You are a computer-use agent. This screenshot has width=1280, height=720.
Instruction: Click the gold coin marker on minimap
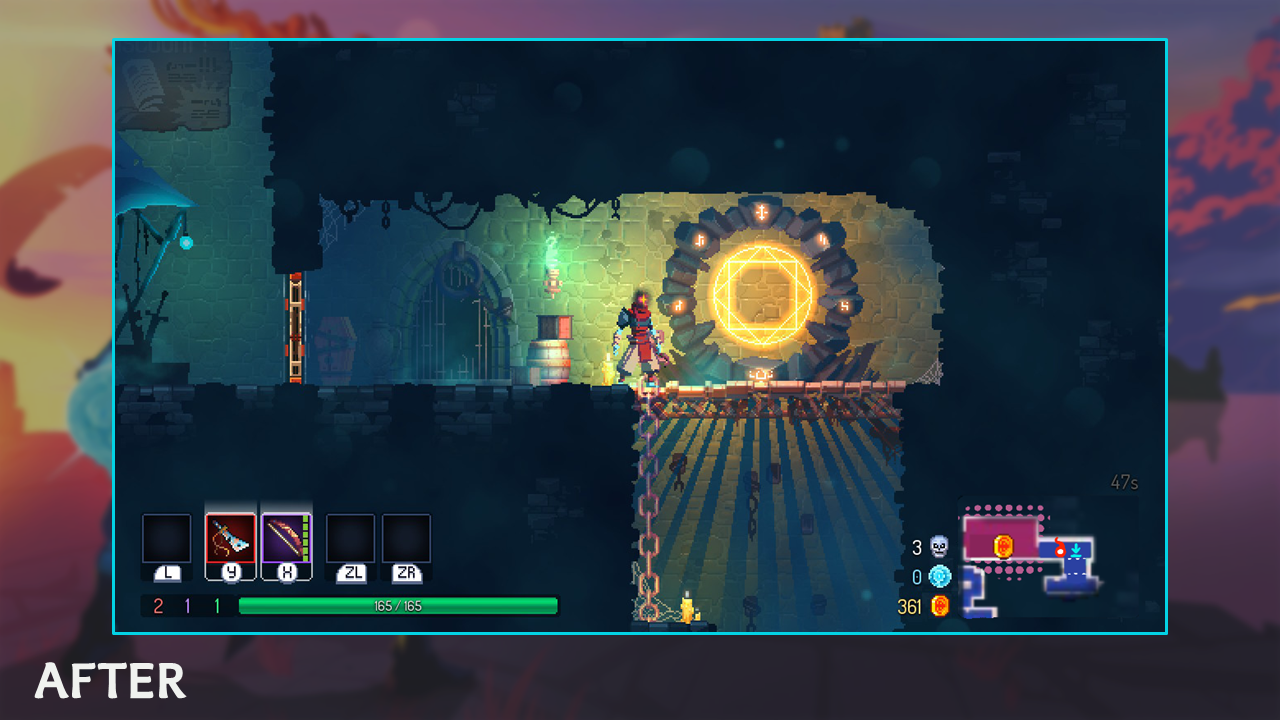(1003, 545)
